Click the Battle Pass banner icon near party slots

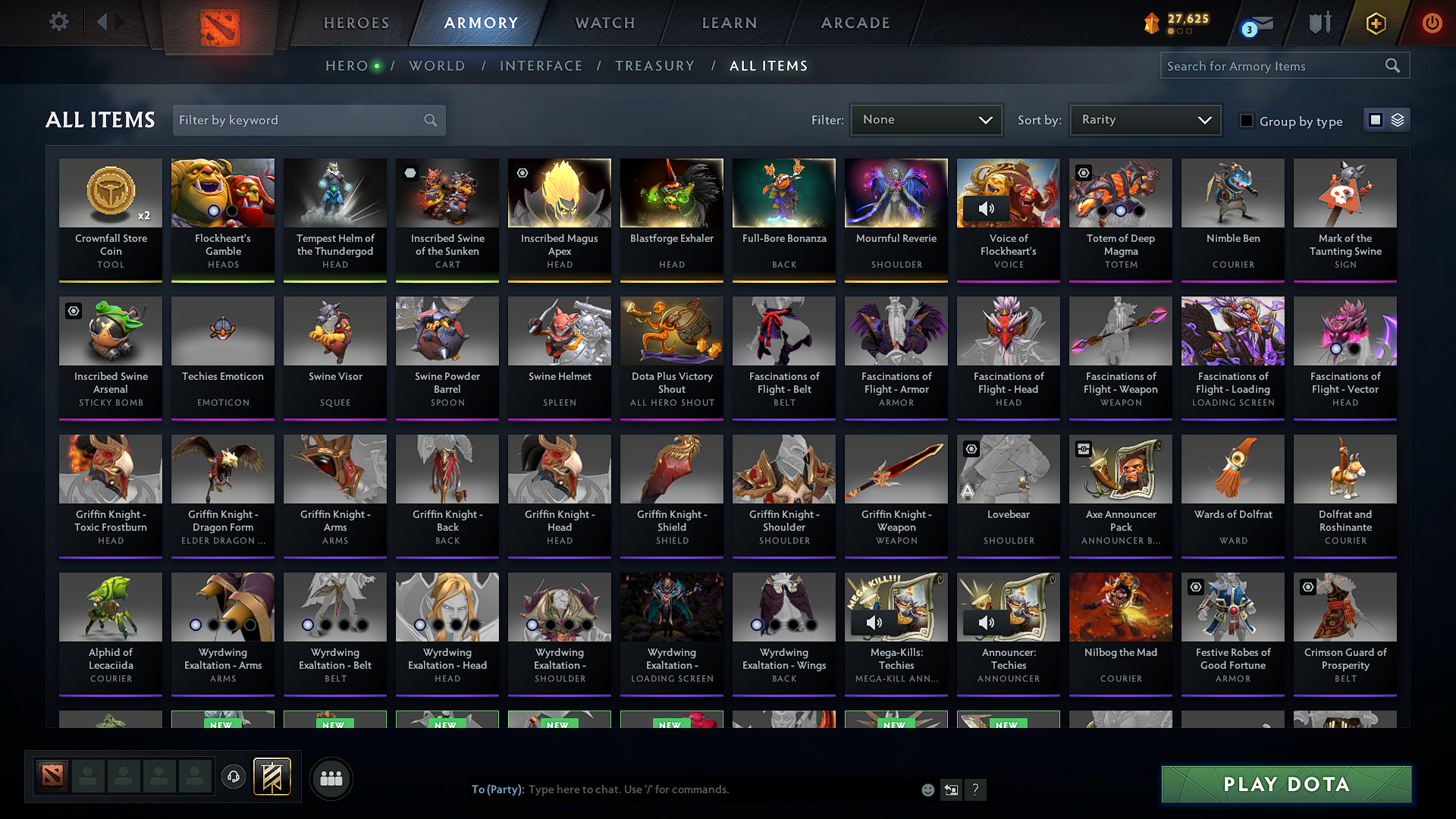[271, 777]
